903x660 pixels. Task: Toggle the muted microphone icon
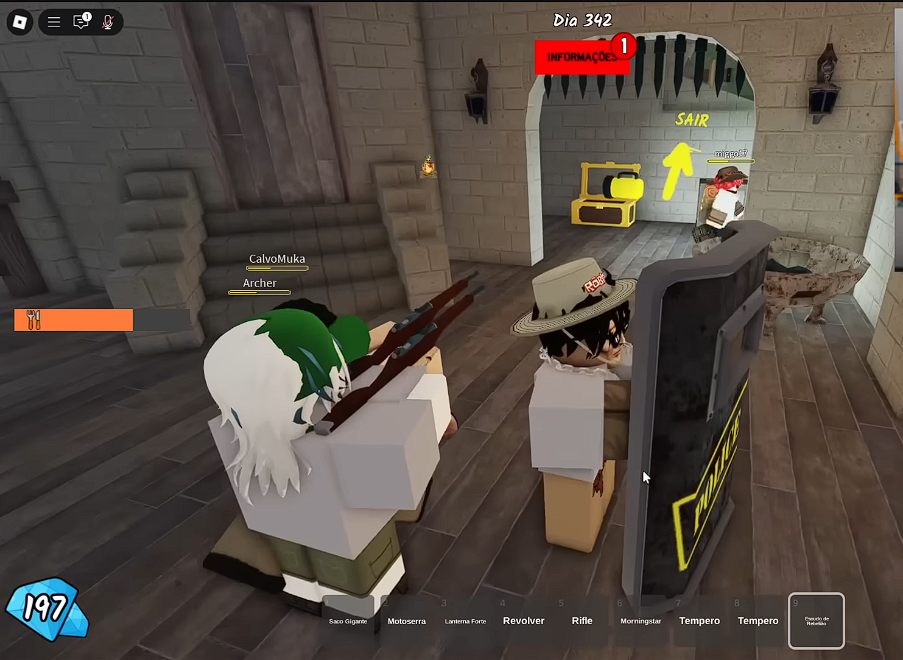(x=108, y=22)
